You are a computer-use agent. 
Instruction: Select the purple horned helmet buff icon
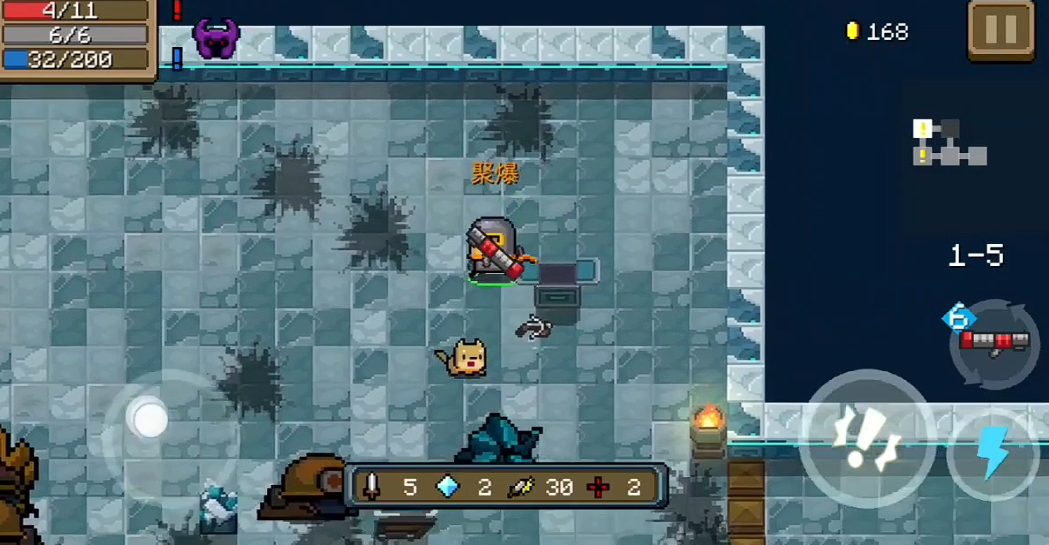coord(216,38)
